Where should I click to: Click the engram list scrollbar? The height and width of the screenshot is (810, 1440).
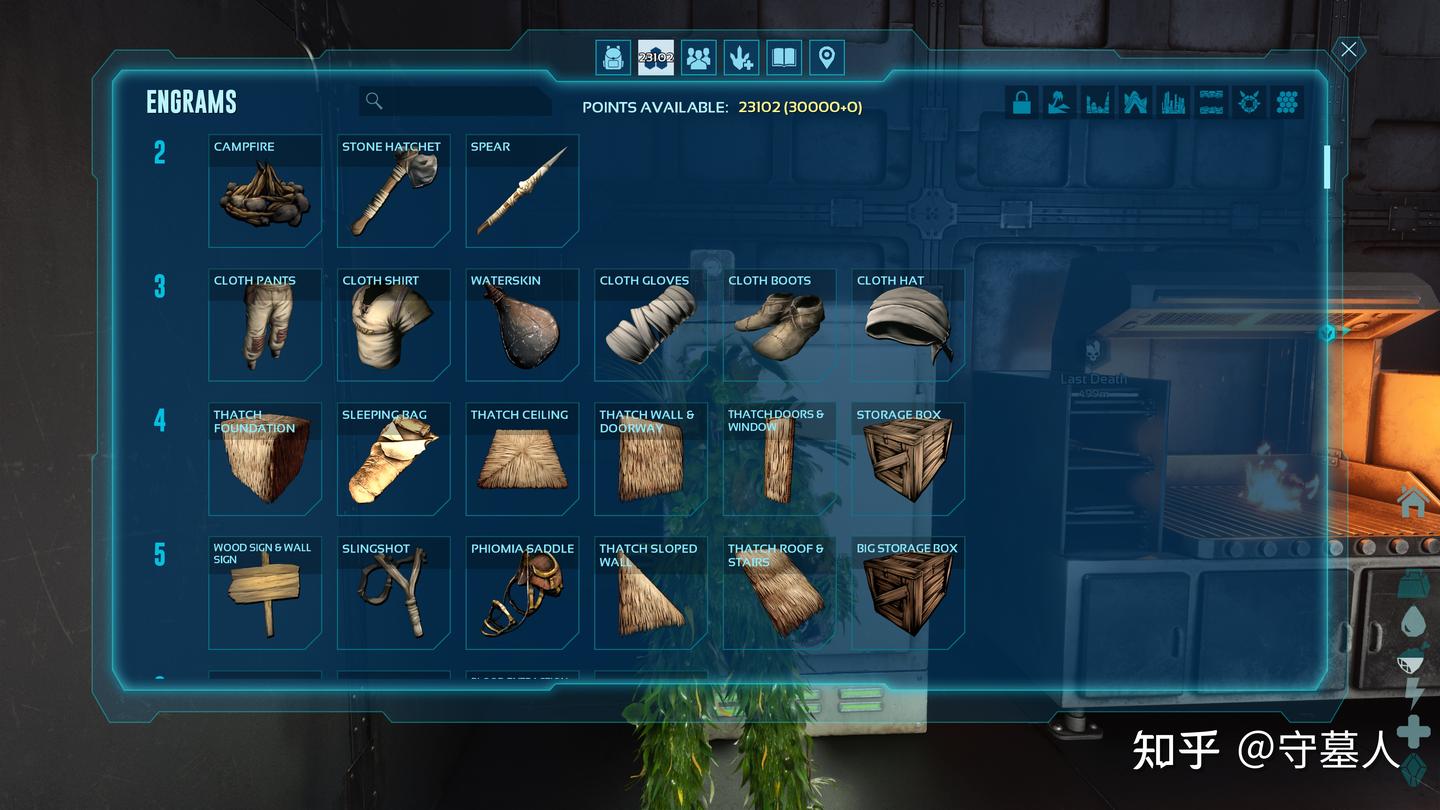(1327, 167)
